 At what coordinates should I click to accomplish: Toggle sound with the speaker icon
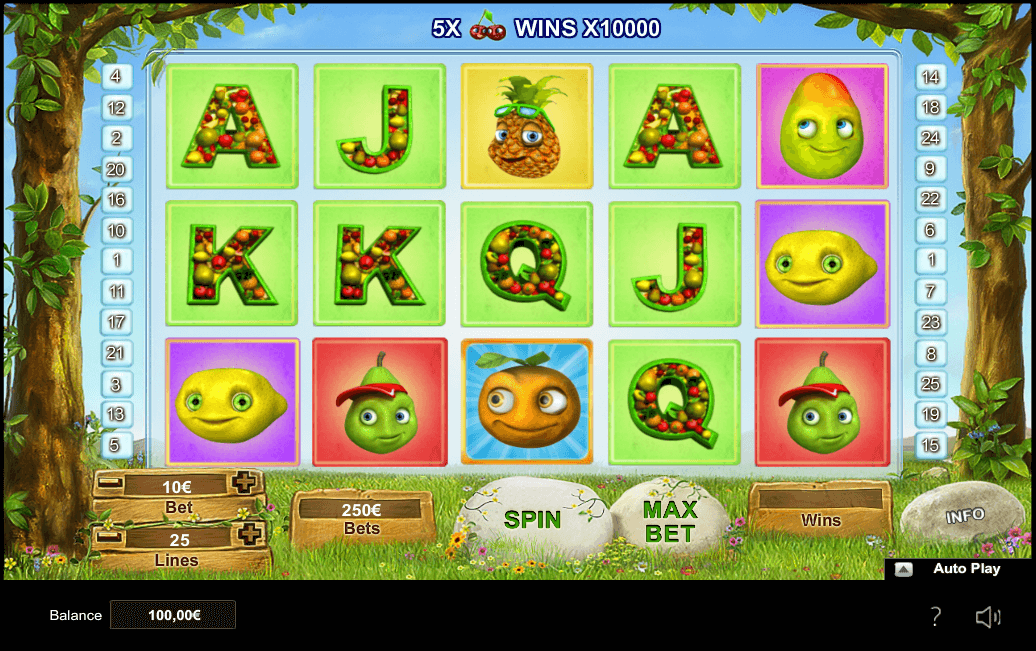point(987,616)
